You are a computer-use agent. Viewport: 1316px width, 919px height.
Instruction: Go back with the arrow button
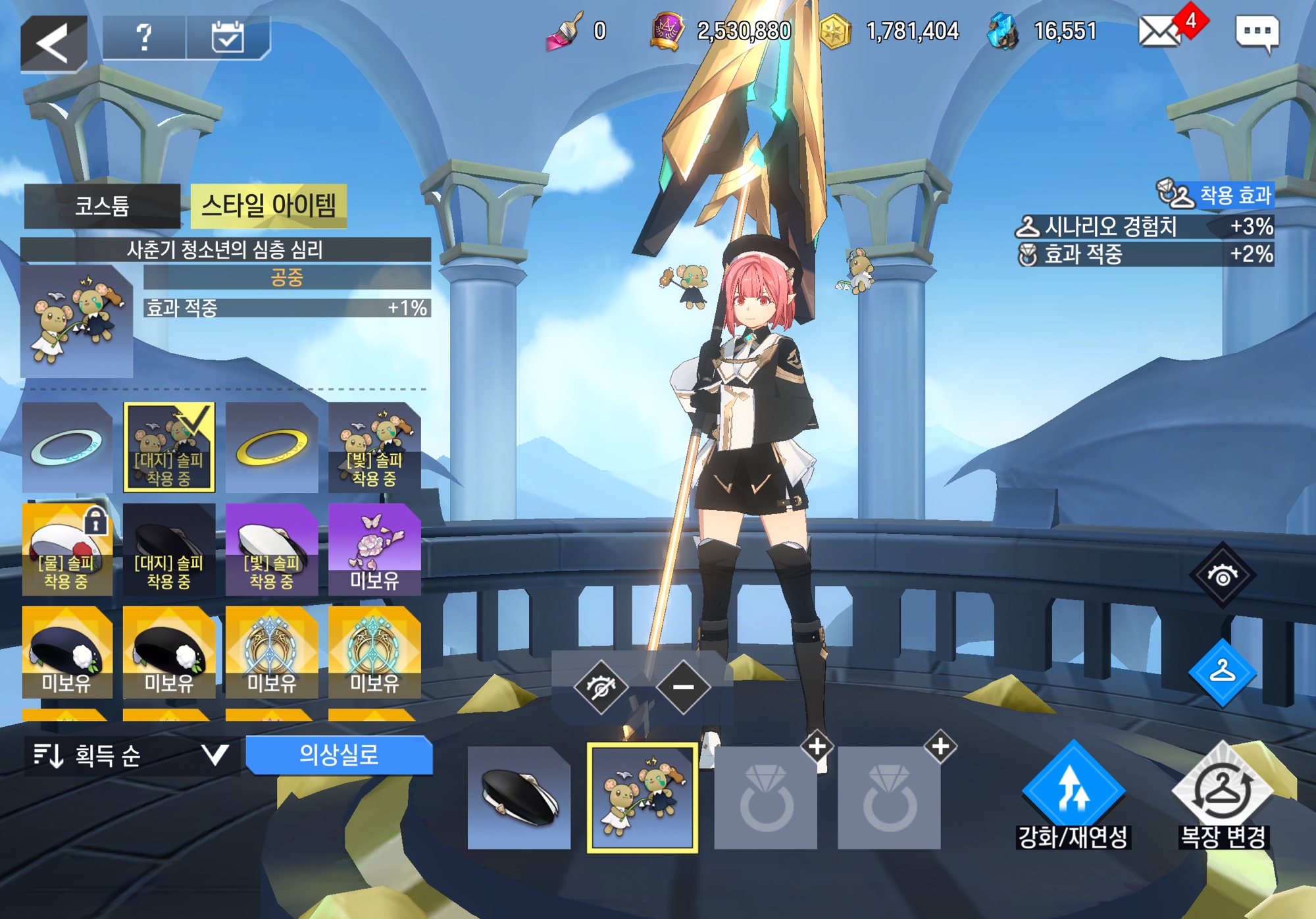pyautogui.click(x=53, y=43)
